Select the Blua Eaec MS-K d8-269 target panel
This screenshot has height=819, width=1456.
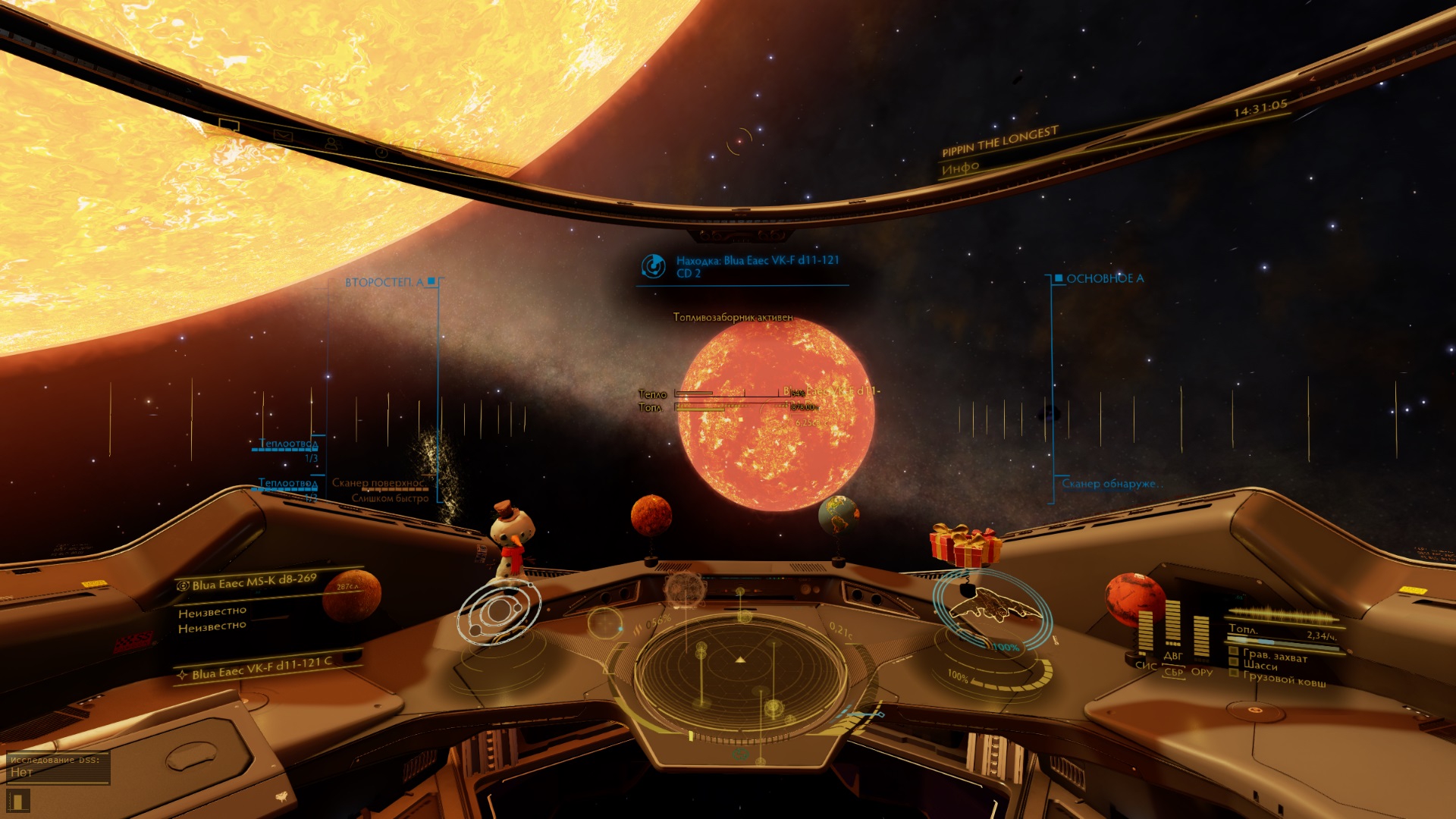(x=255, y=582)
